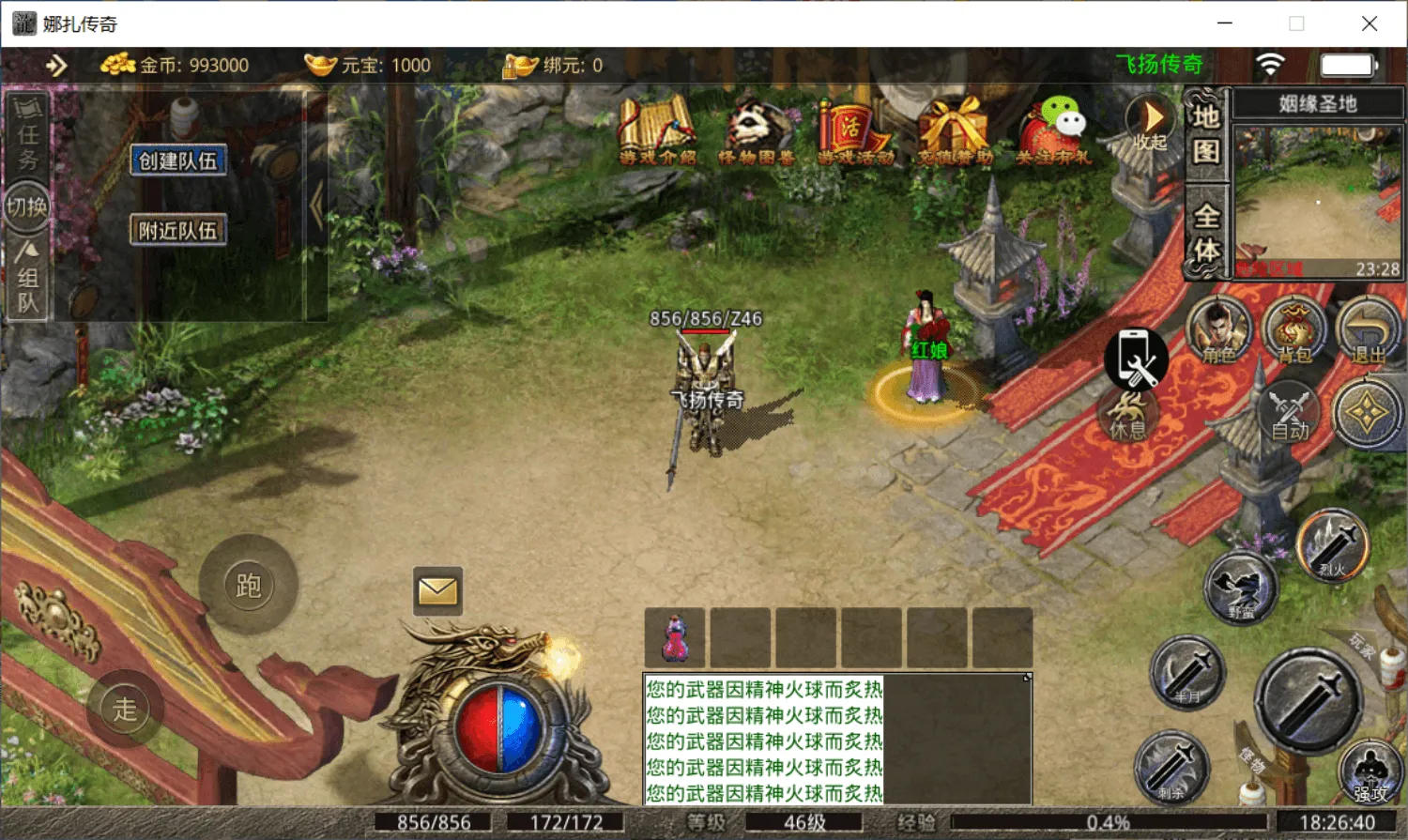Show the 游戏活动 events banner
The image size is (1408, 840).
tap(854, 131)
